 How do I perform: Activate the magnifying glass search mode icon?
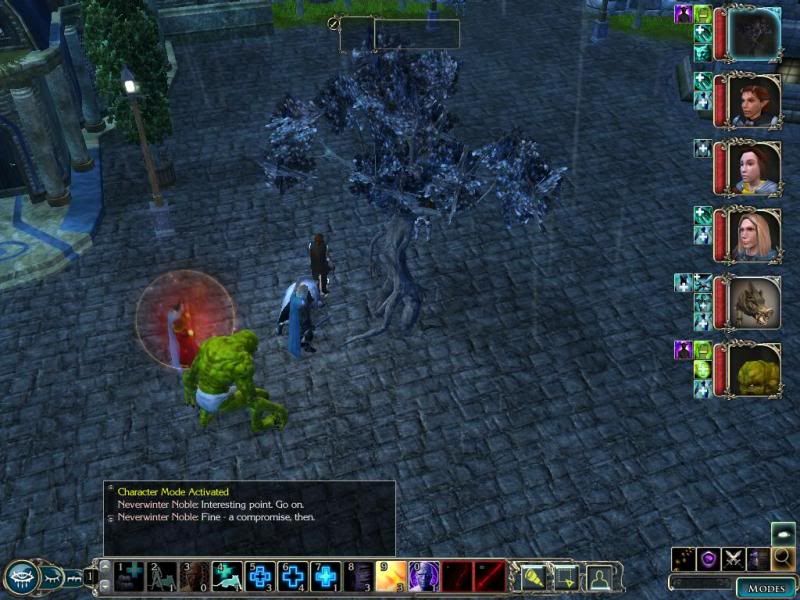click(x=784, y=558)
